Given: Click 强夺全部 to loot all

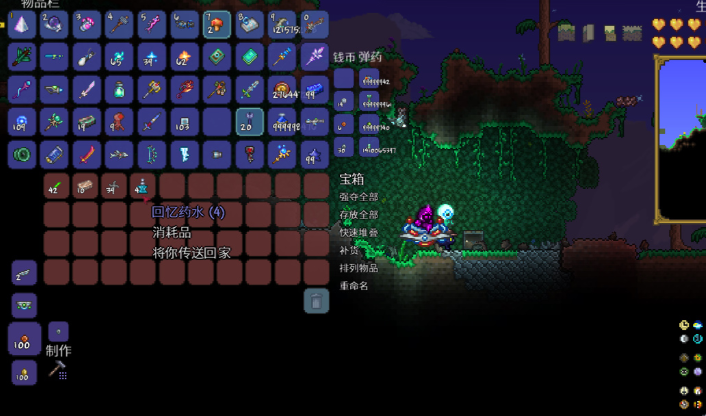Looking at the screenshot, I should tap(359, 198).
